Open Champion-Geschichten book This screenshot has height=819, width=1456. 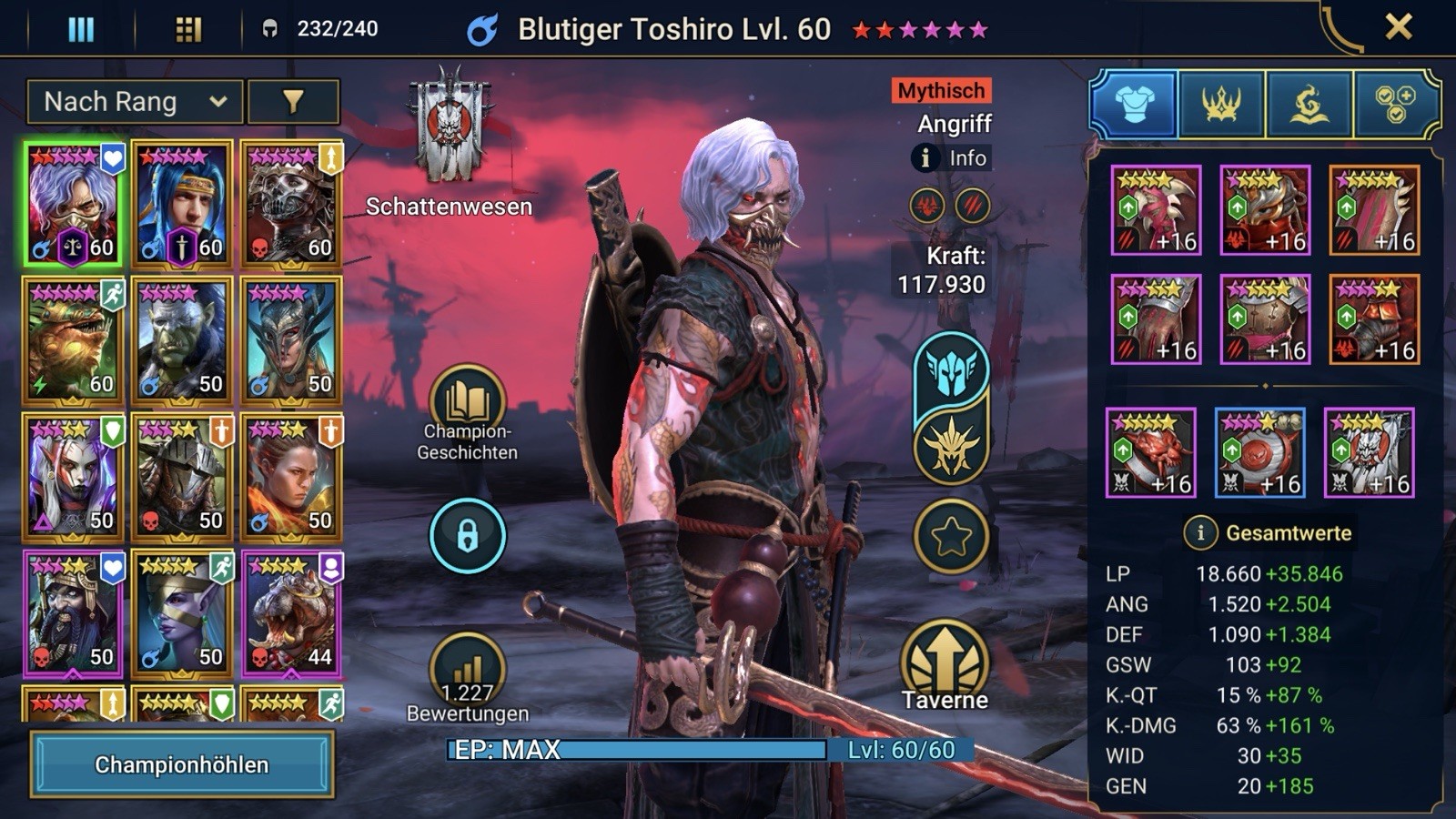click(468, 402)
